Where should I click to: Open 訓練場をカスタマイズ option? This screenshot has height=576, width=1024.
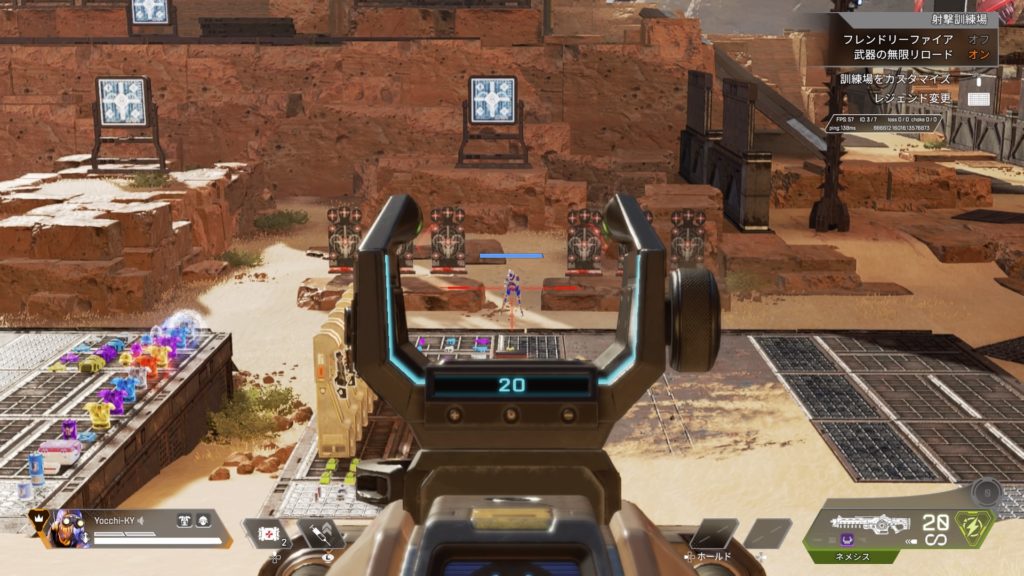tap(895, 77)
